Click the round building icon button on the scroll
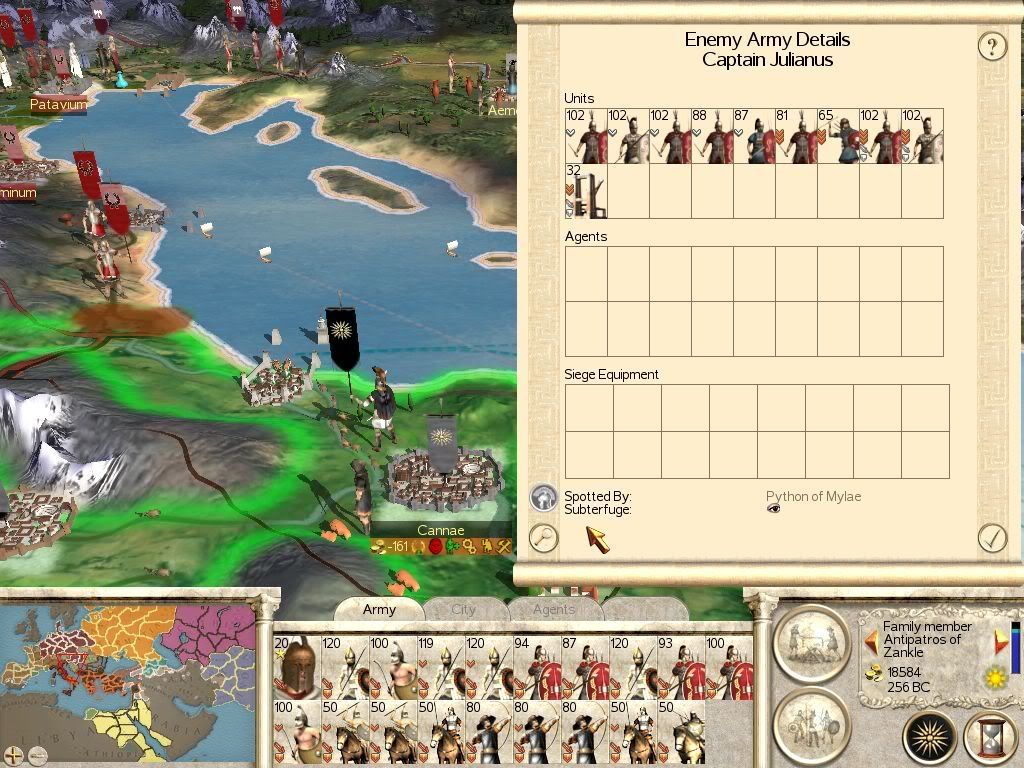 (x=543, y=497)
